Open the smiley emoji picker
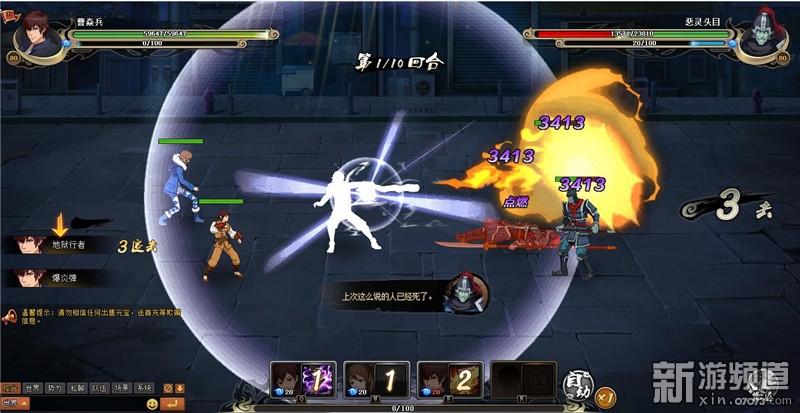The width and height of the screenshot is (800, 413). [152, 403]
